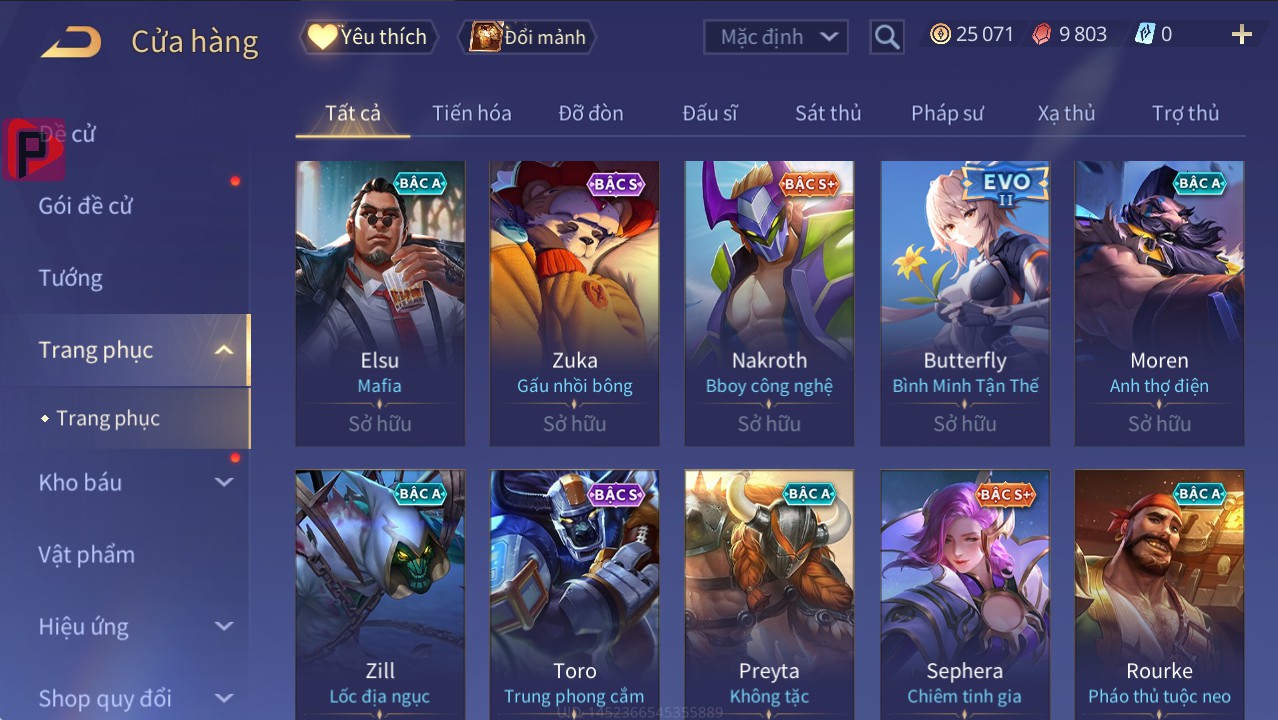This screenshot has height=720, width=1278.
Task: Switch to the Tiến hóa tab
Action: click(x=471, y=113)
